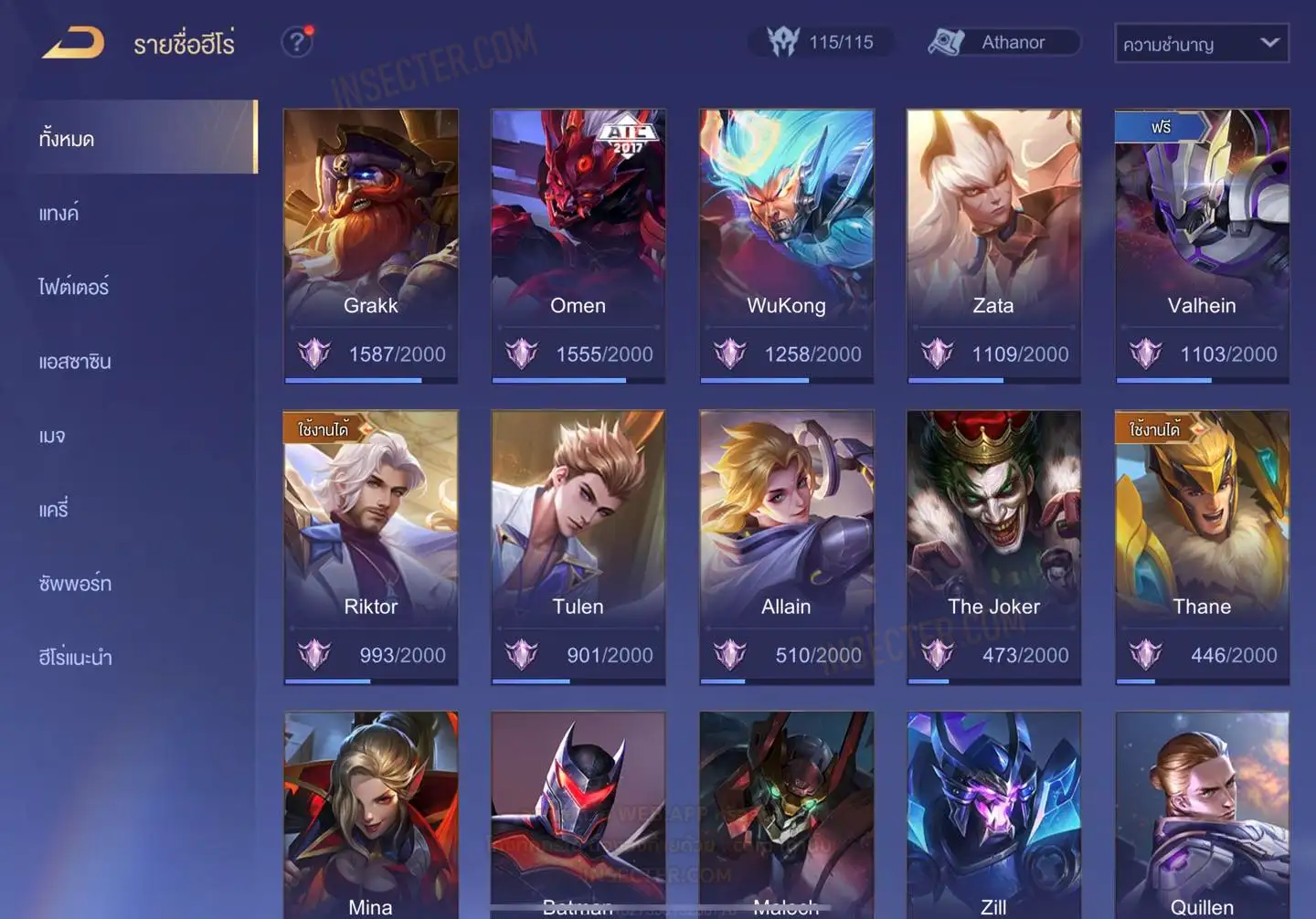This screenshot has width=1316, height=919.
Task: Pick the Zata hero card
Action: [x=993, y=245]
